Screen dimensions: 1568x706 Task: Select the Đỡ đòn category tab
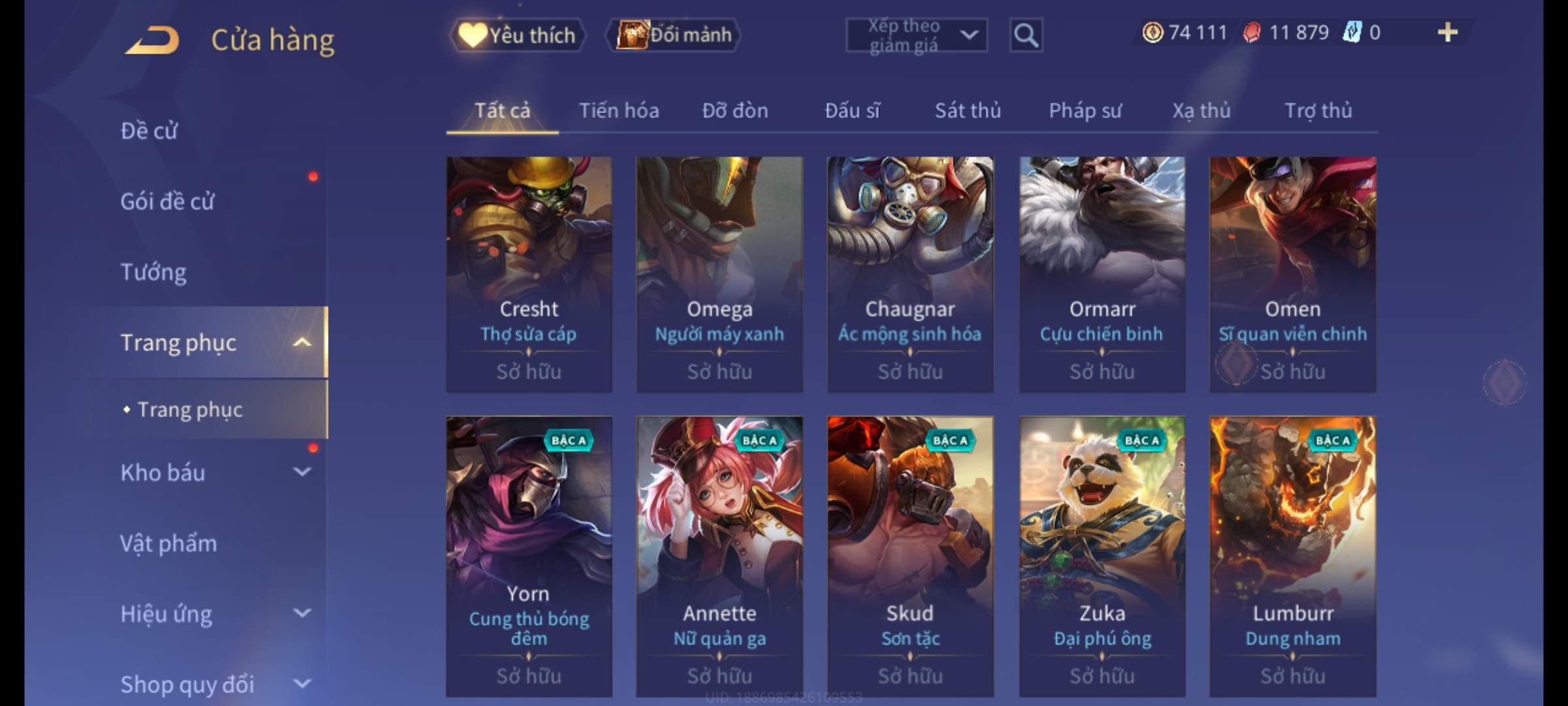(735, 111)
